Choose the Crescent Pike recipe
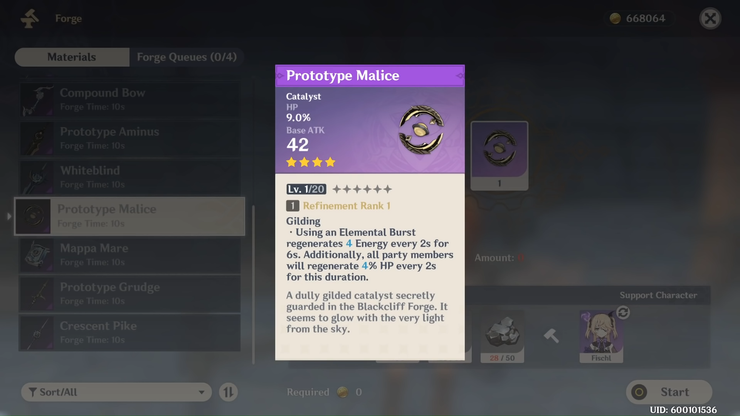Screen dimensions: 740x416 pos(129,332)
